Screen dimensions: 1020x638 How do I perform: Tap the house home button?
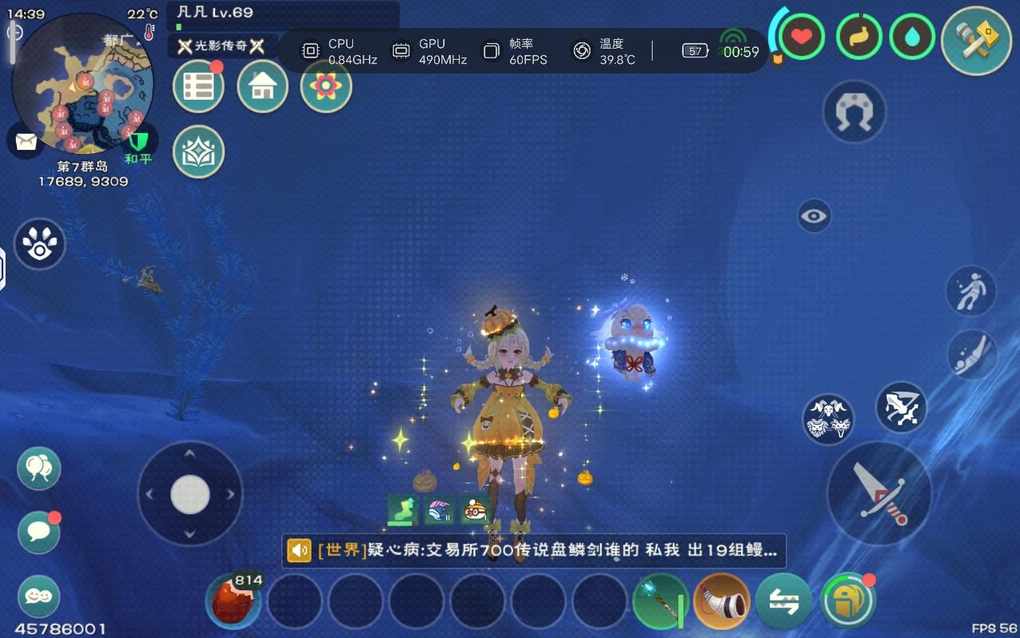262,87
